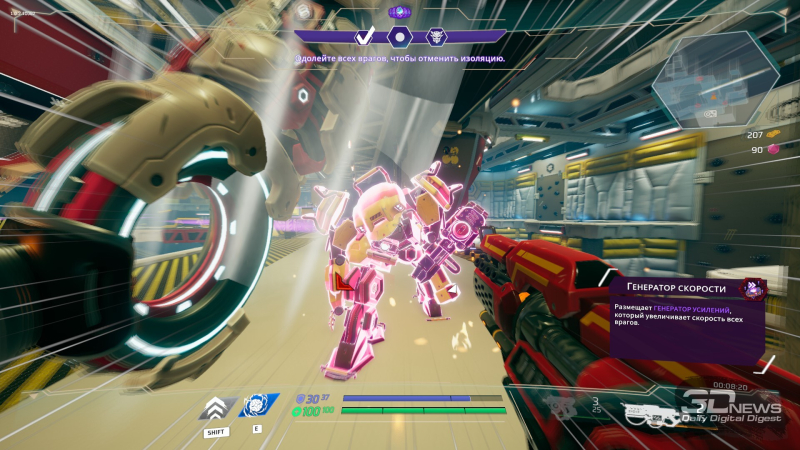
Task: Select the completed checkmark stage marker
Action: (365, 37)
